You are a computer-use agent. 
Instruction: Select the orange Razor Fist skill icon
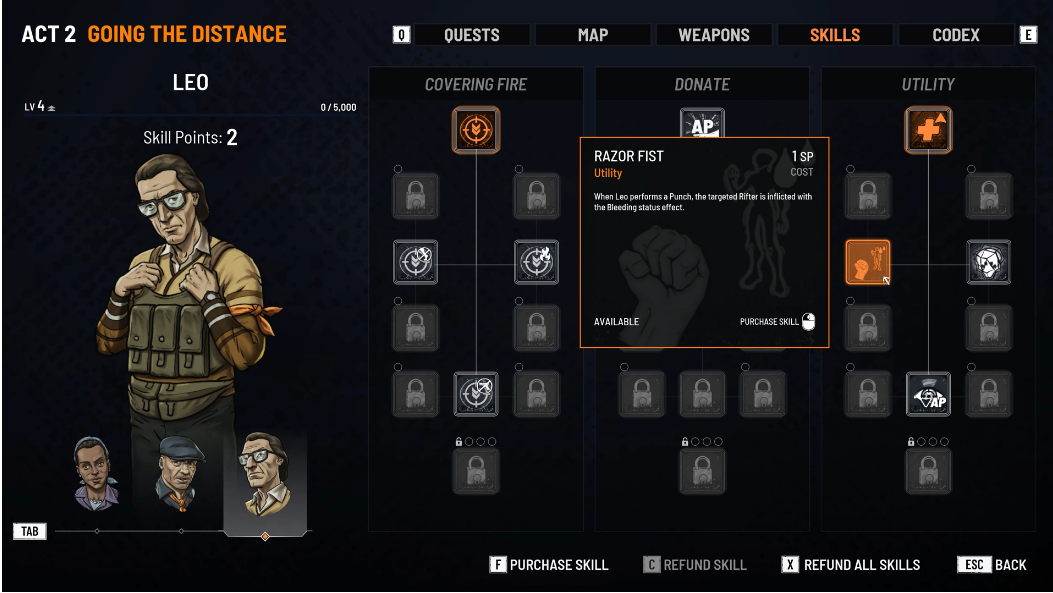tap(868, 262)
